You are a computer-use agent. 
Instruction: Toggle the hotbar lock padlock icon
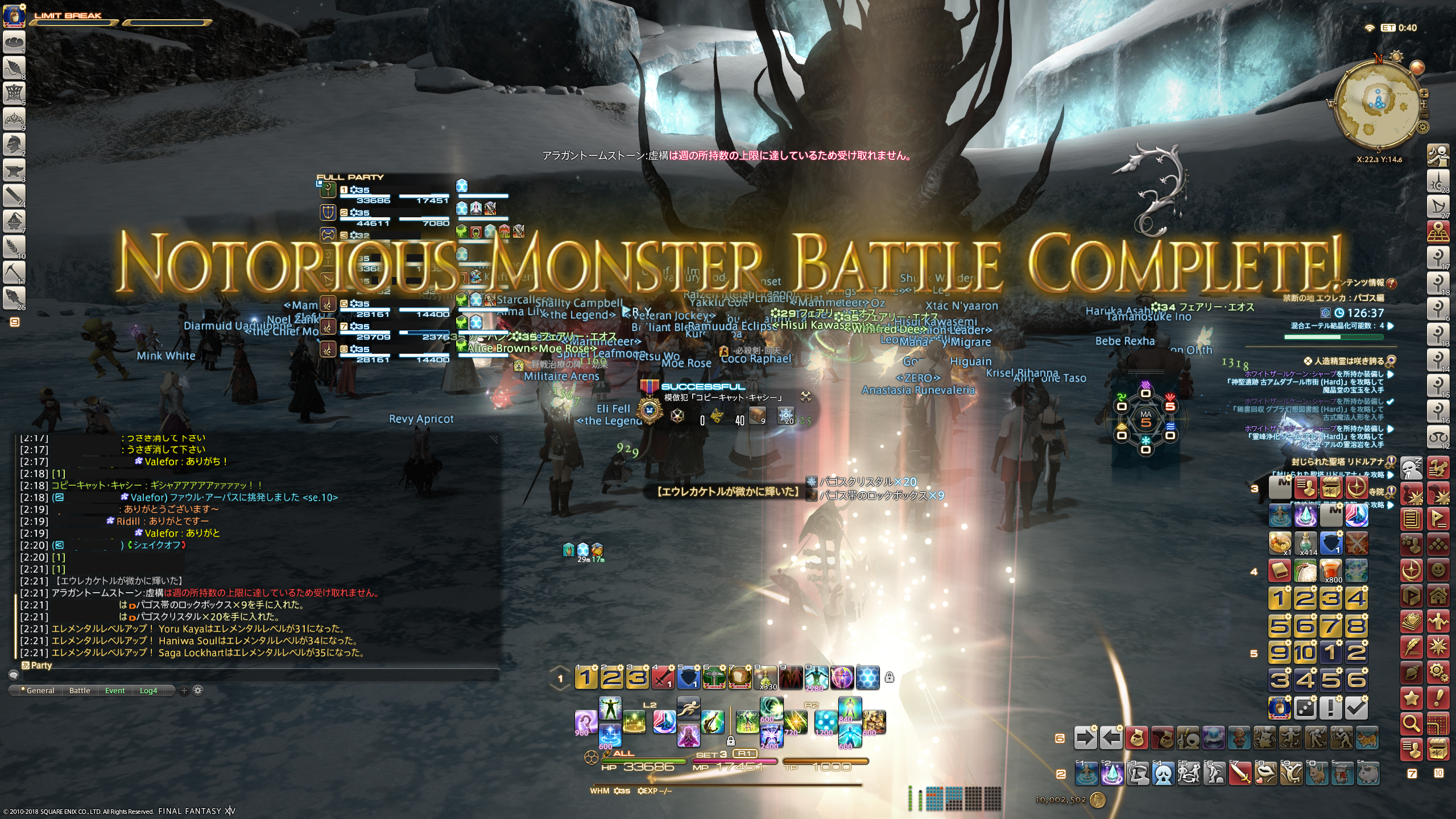pos(890,677)
